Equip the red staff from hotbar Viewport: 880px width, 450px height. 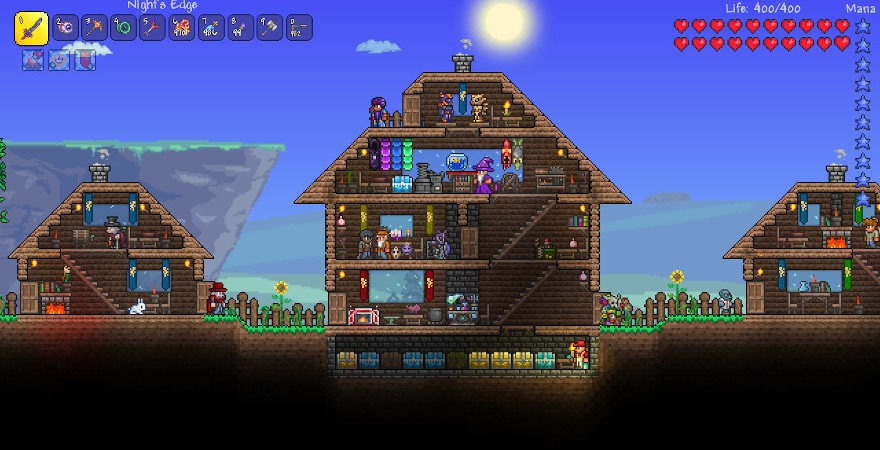pyautogui.click(x=153, y=28)
